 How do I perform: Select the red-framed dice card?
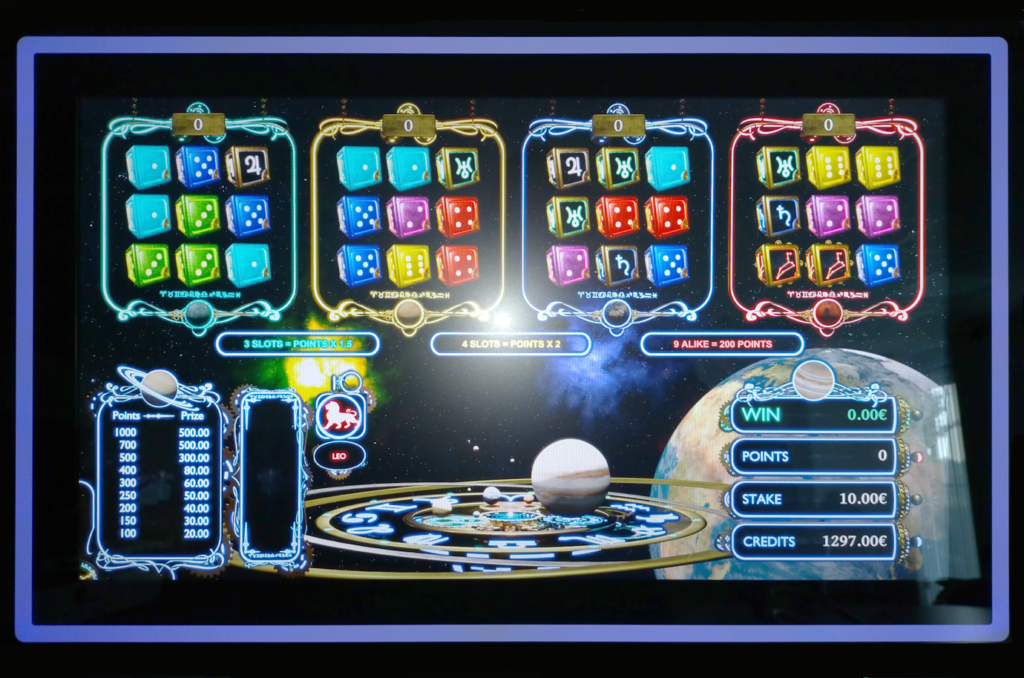[827, 216]
